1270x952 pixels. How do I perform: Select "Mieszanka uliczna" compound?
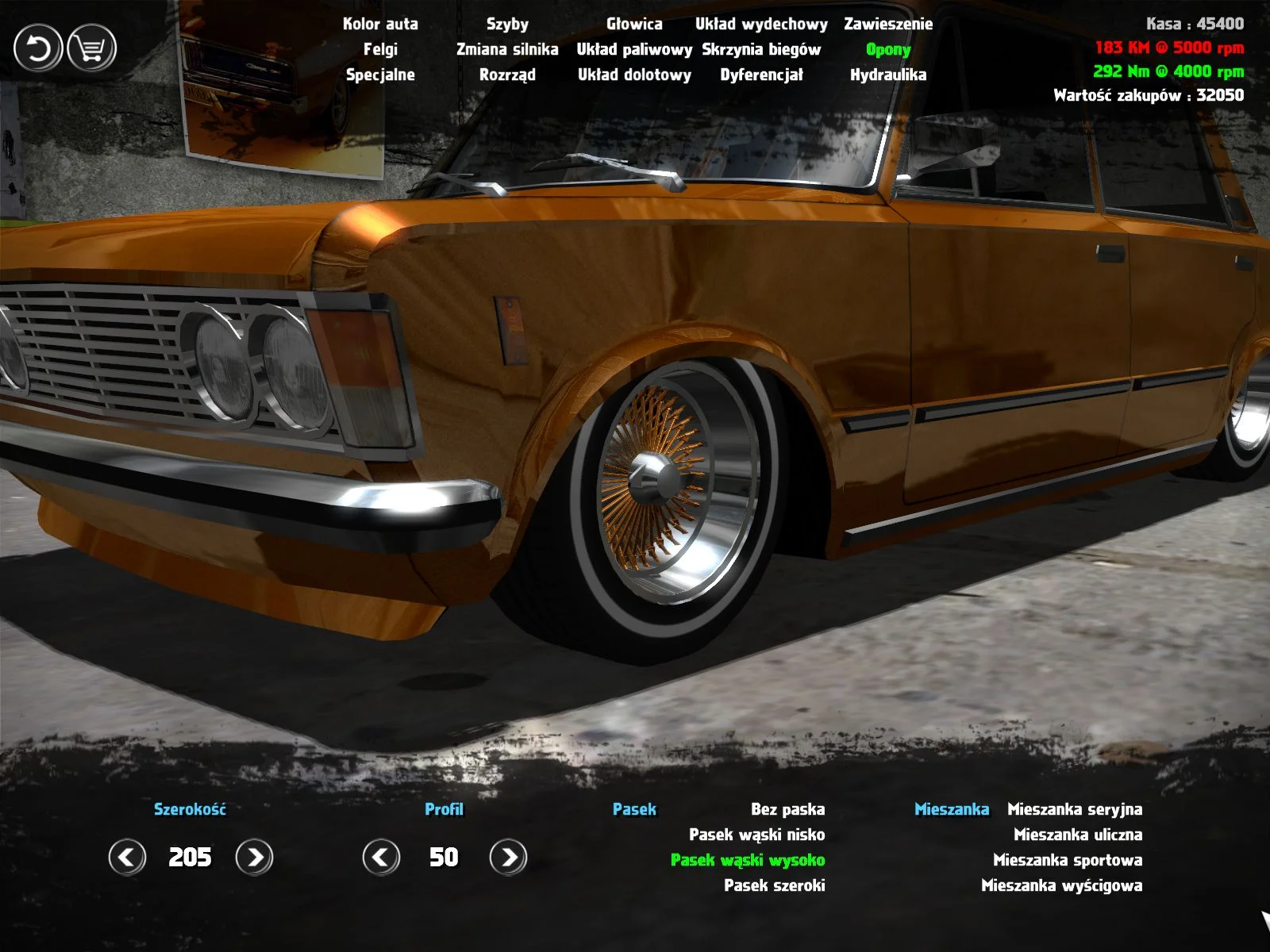click(1076, 835)
